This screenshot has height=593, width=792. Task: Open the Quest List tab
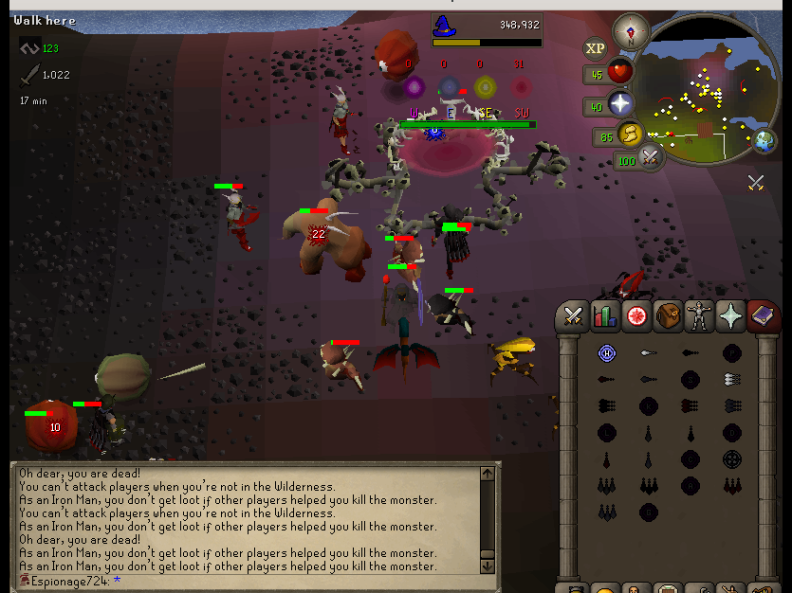(x=636, y=317)
